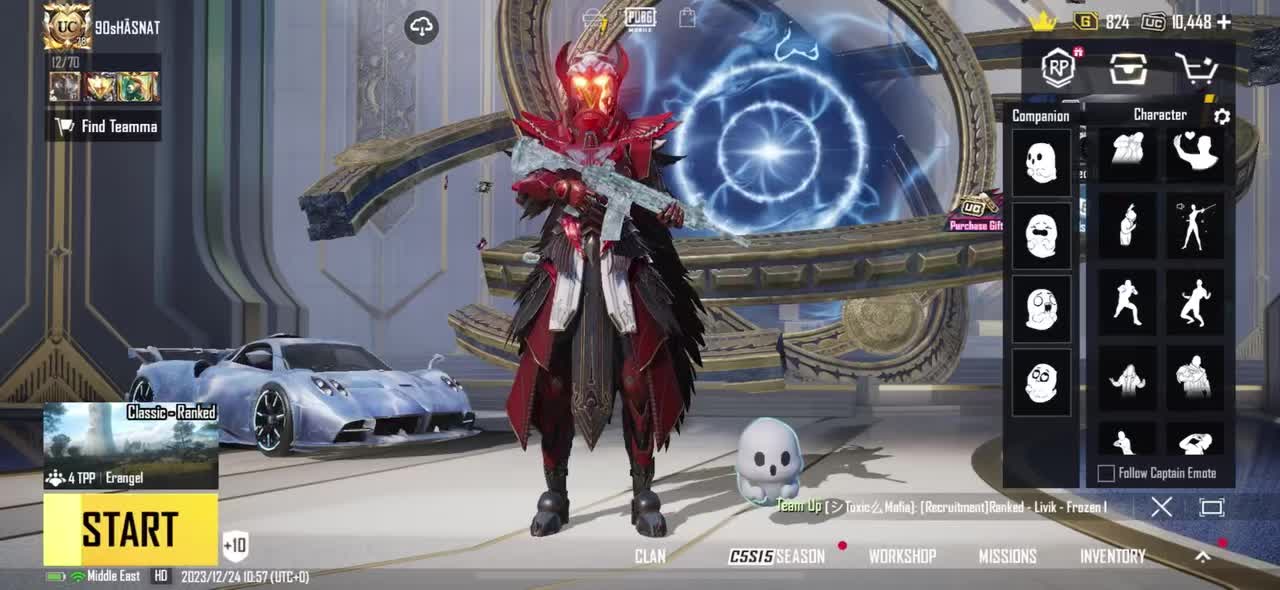The height and width of the screenshot is (590, 1280).
Task: Click the Find Teammate button
Action: point(107,127)
